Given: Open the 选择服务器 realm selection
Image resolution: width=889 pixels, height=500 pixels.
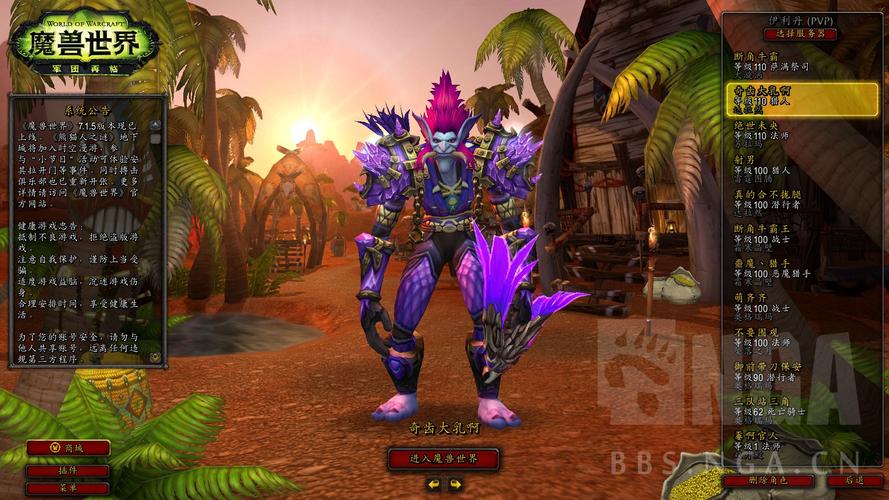Looking at the screenshot, I should pos(800,34).
